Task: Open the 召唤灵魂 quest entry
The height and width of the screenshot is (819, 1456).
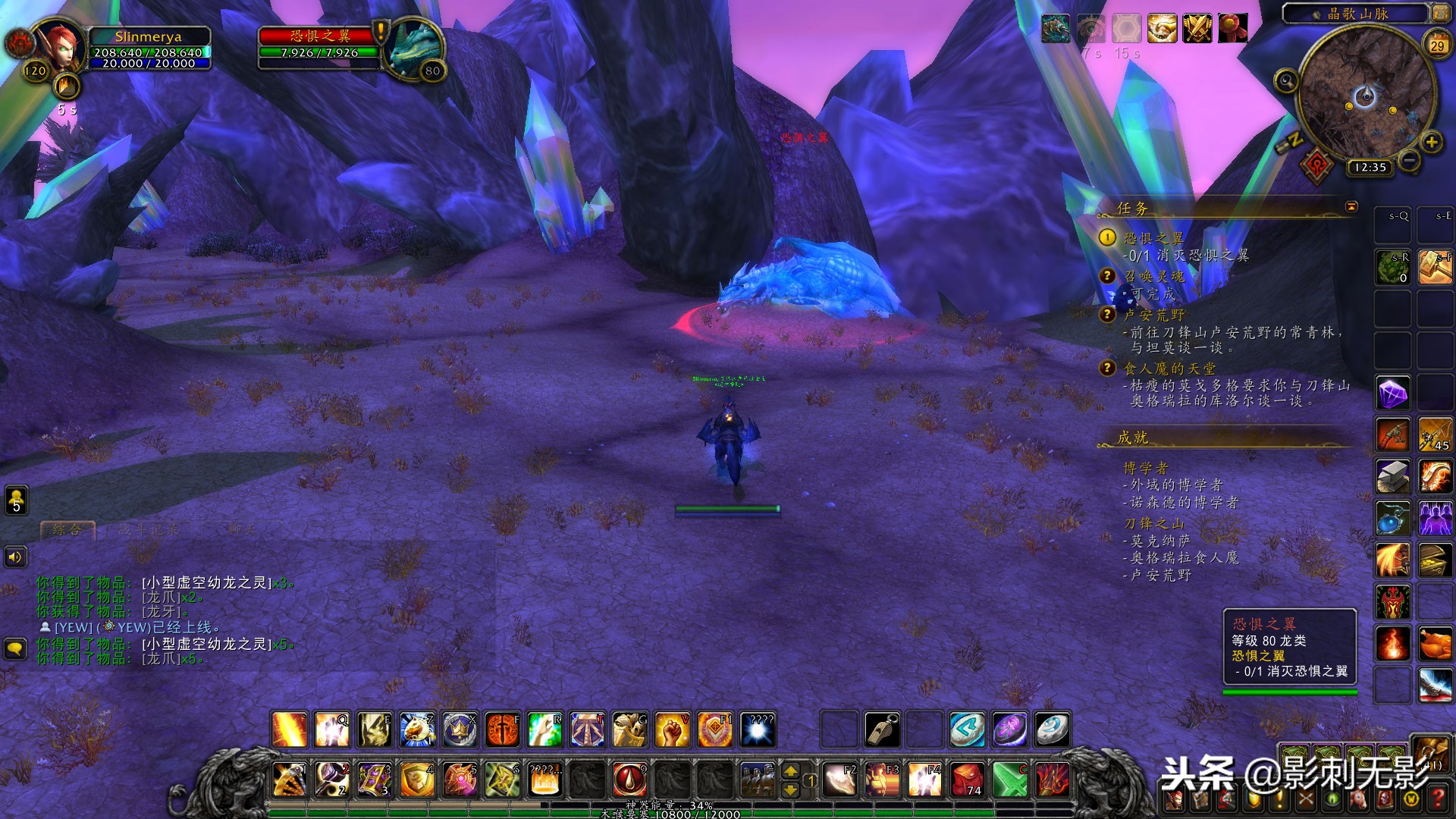Action: coord(1153,276)
